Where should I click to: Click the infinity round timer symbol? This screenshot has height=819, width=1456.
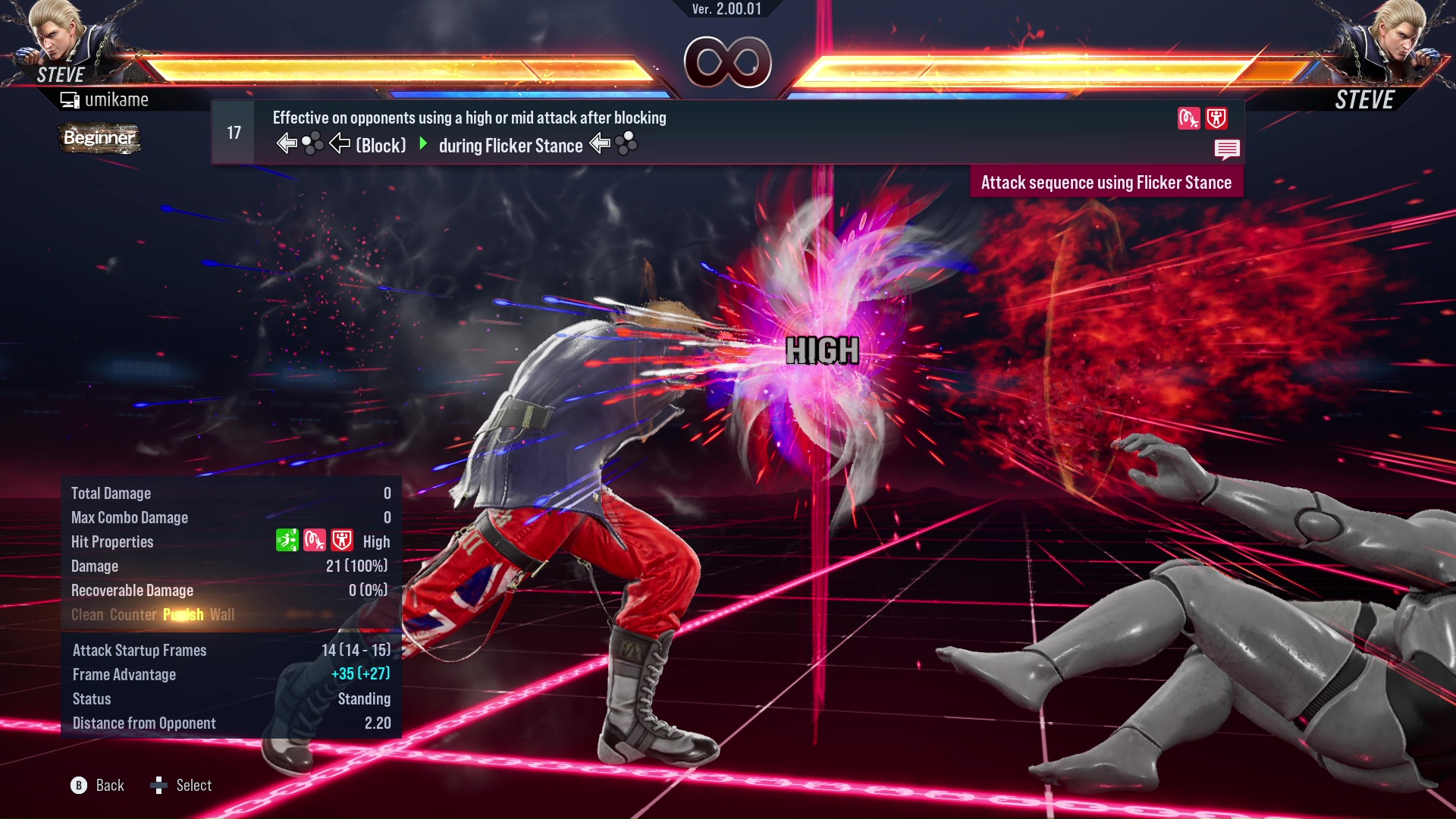pyautogui.click(x=726, y=62)
